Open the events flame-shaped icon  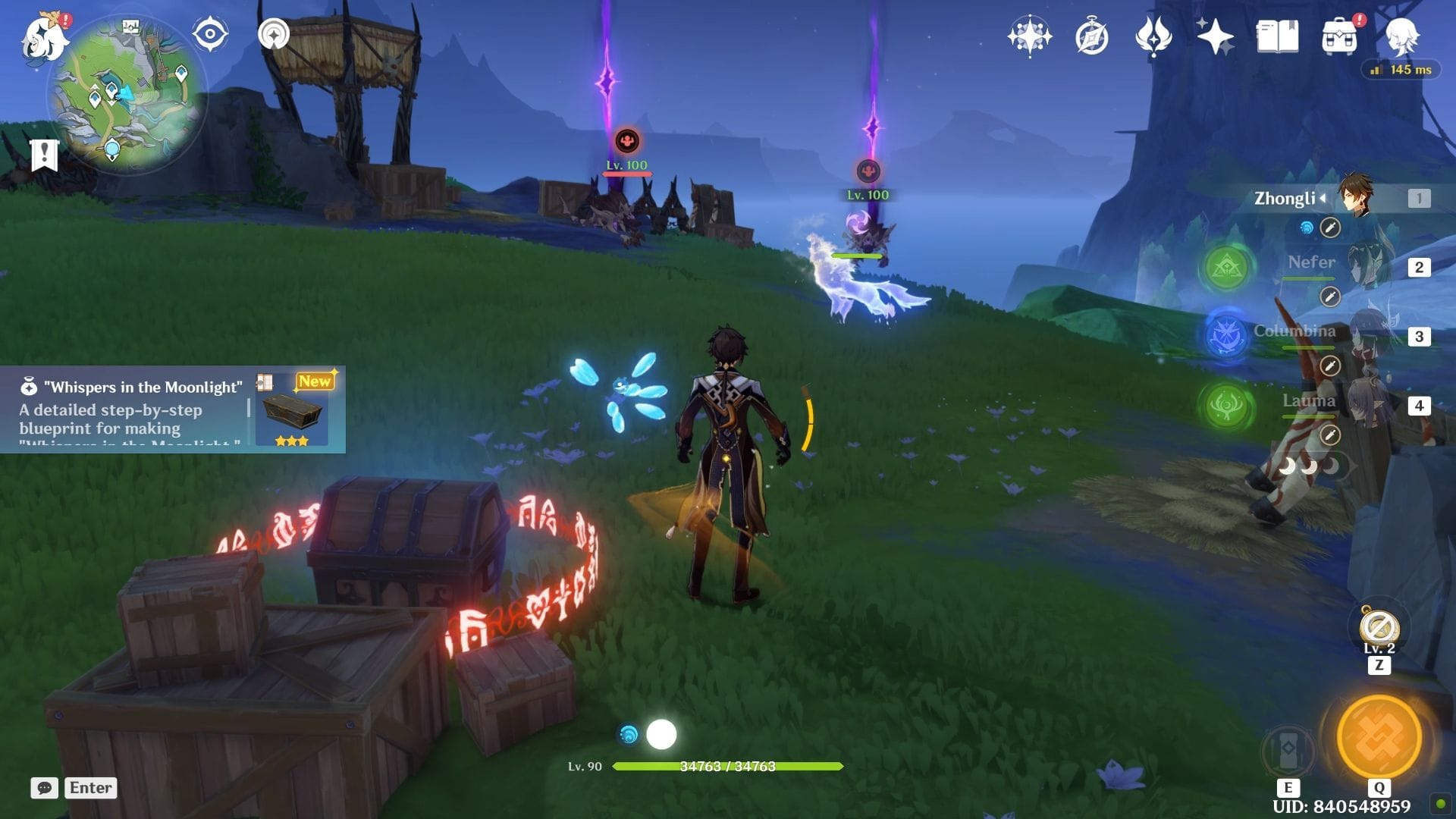[1153, 36]
